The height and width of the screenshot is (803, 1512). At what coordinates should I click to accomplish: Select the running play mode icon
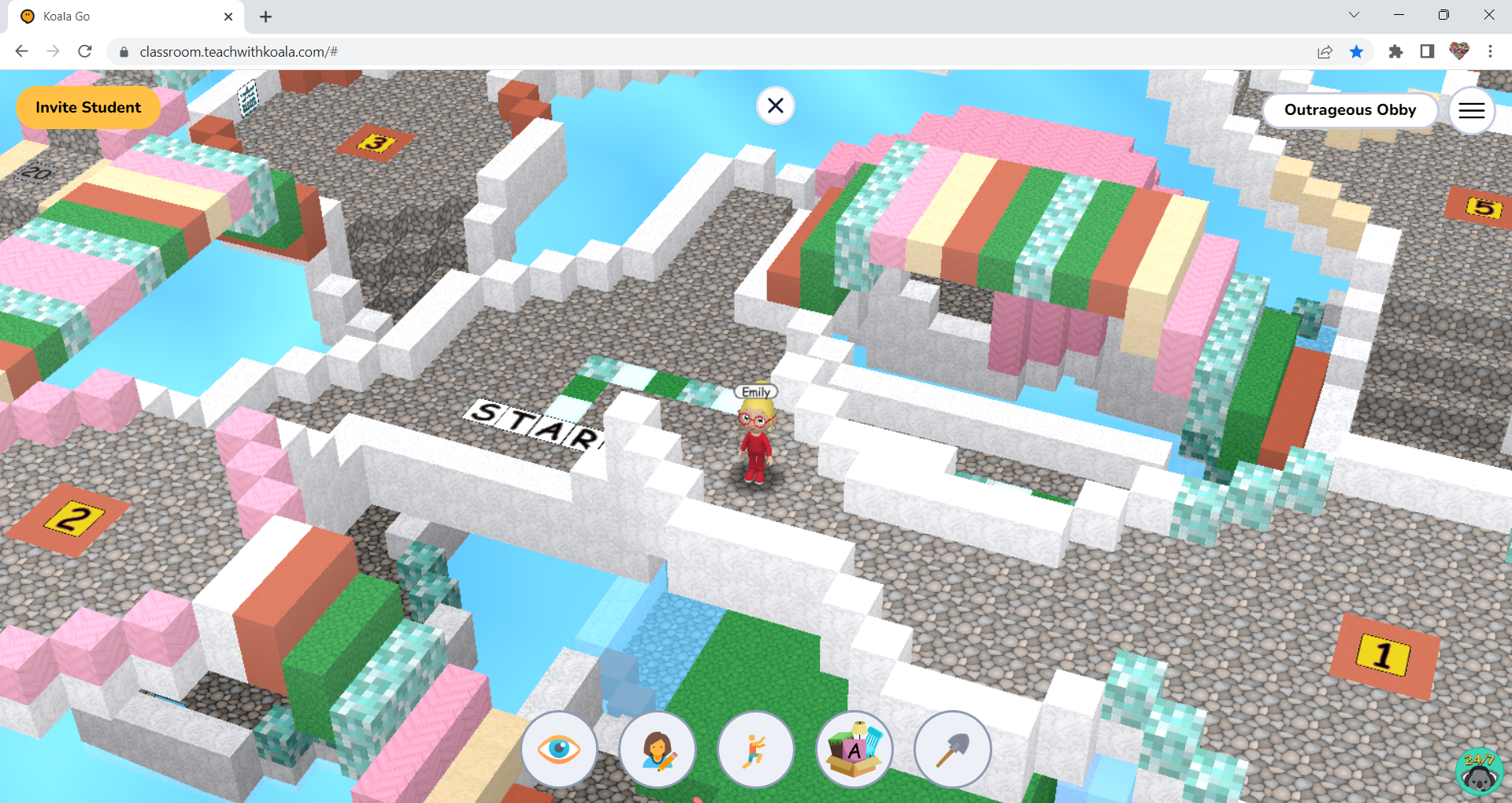pos(756,749)
